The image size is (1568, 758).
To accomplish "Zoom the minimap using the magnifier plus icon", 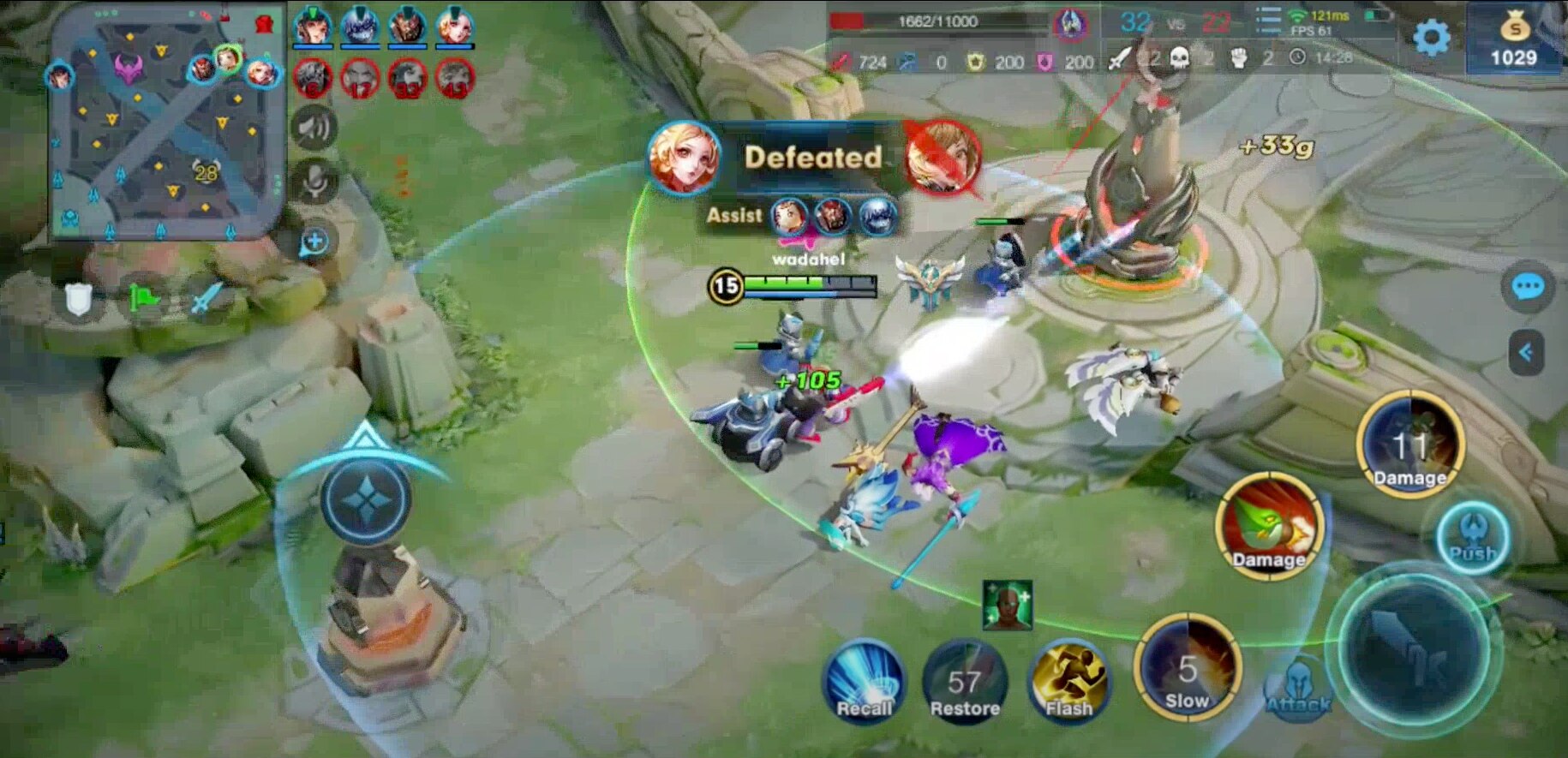I will (313, 242).
